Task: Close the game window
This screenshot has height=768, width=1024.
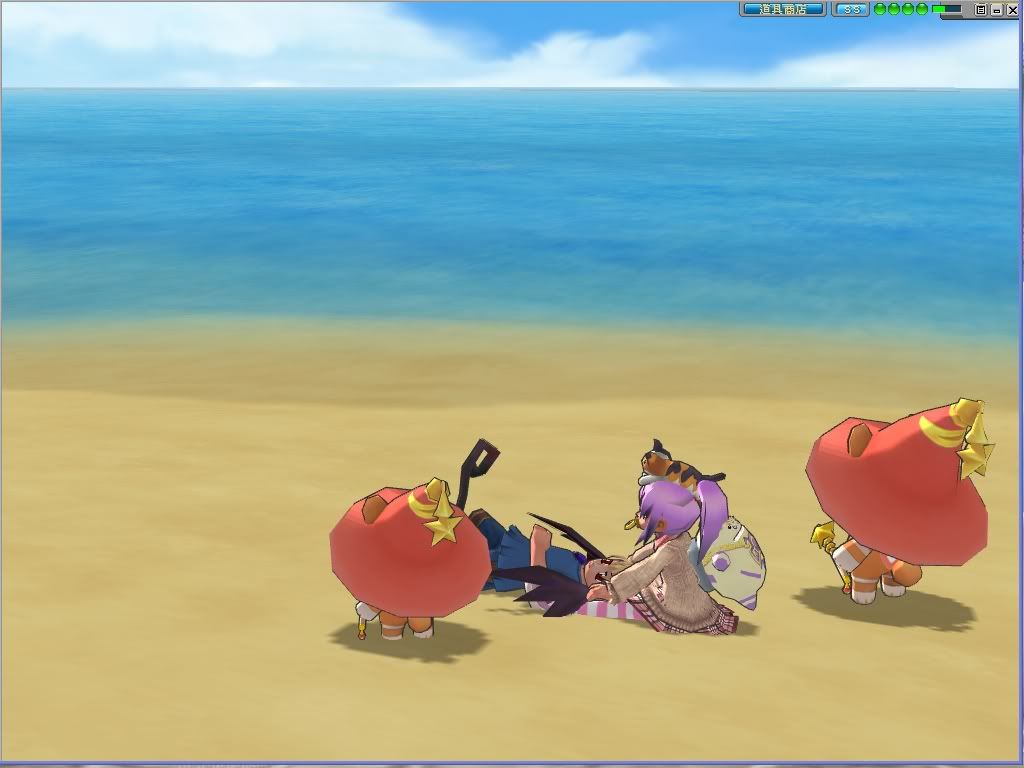Action: tap(1013, 9)
